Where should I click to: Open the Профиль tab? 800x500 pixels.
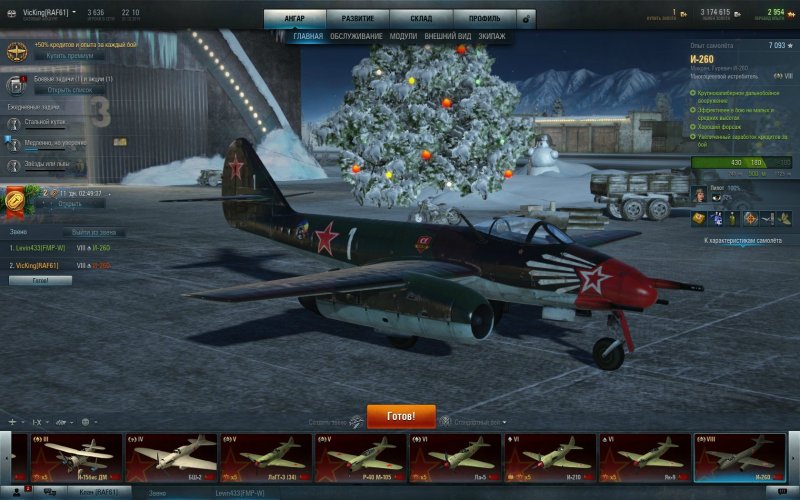click(x=484, y=18)
